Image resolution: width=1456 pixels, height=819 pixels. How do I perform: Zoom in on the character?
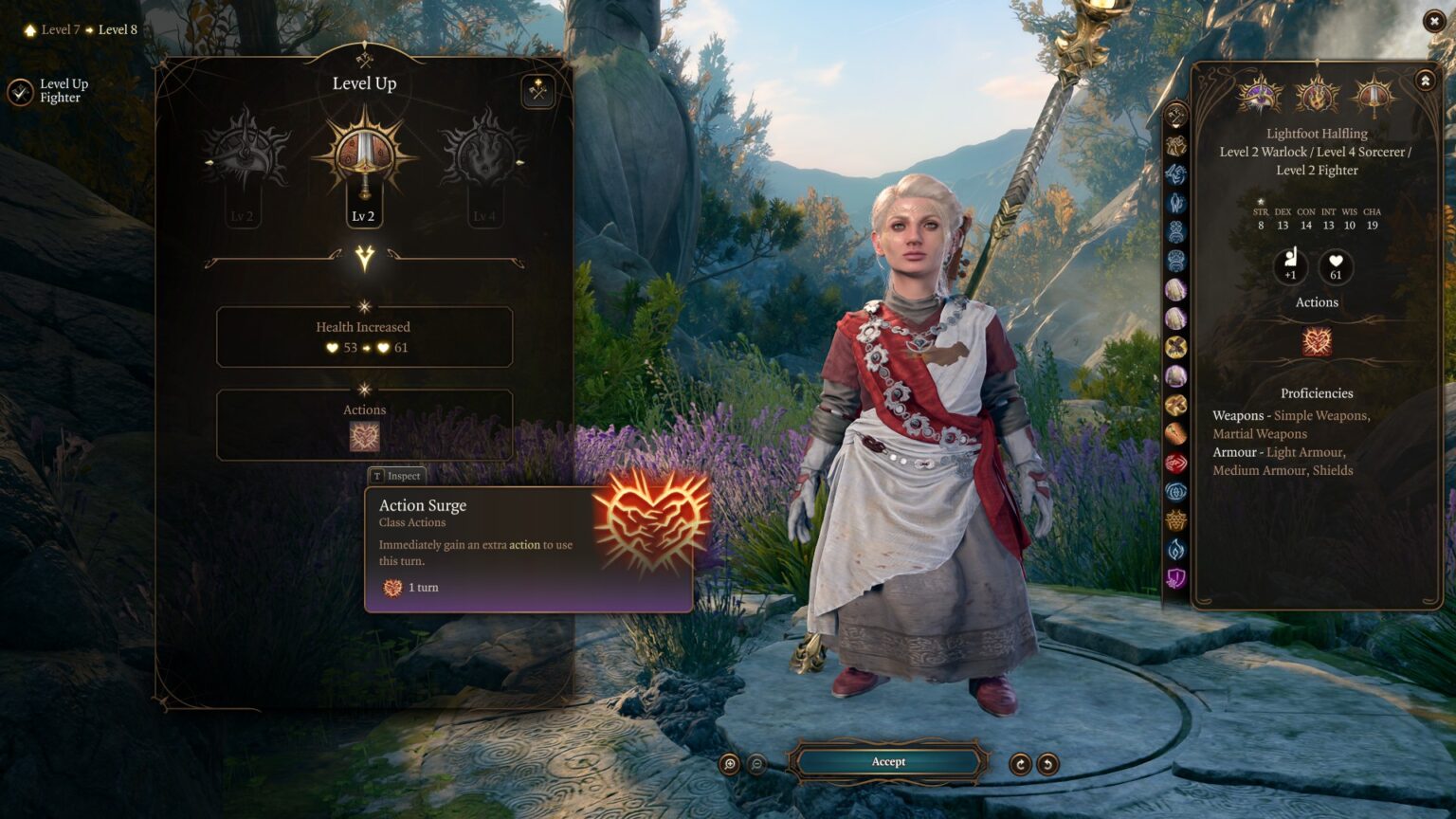(729, 764)
